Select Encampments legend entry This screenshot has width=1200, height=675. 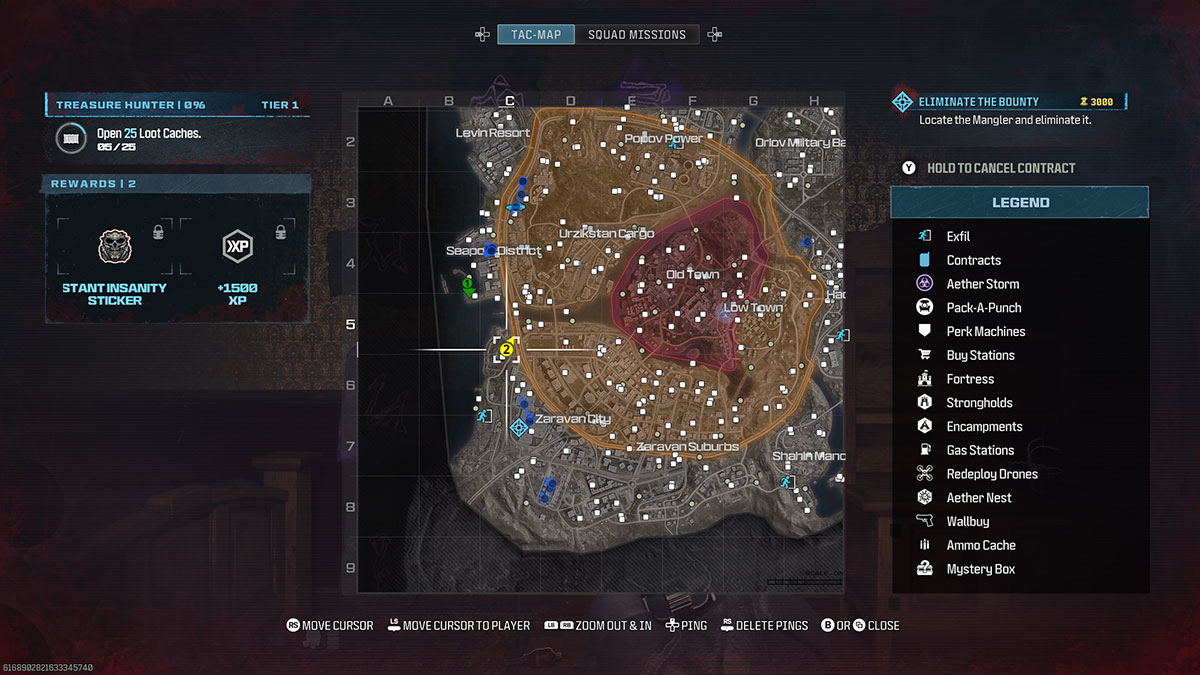(x=984, y=427)
